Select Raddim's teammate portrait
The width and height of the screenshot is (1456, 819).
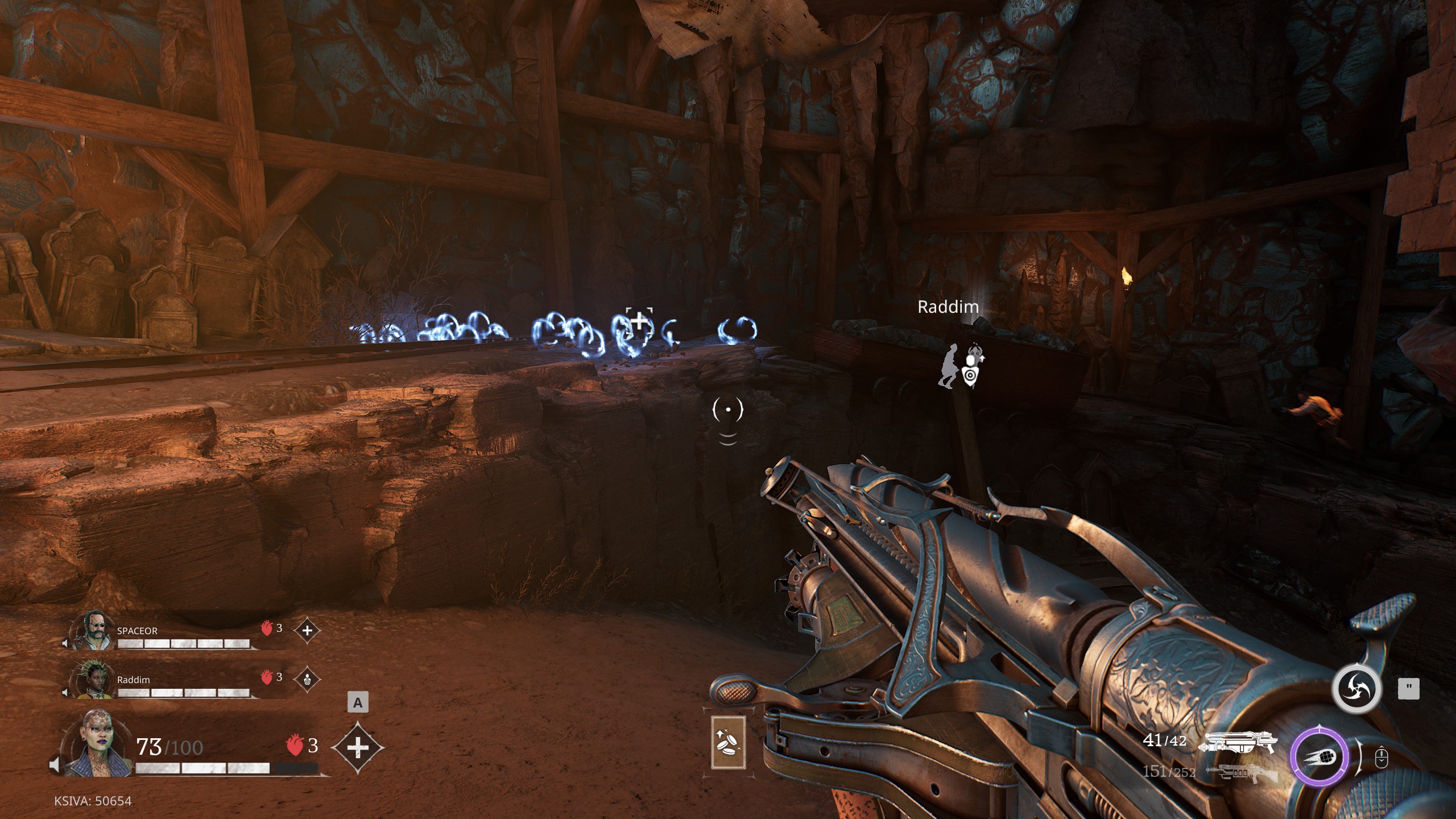click(x=92, y=680)
